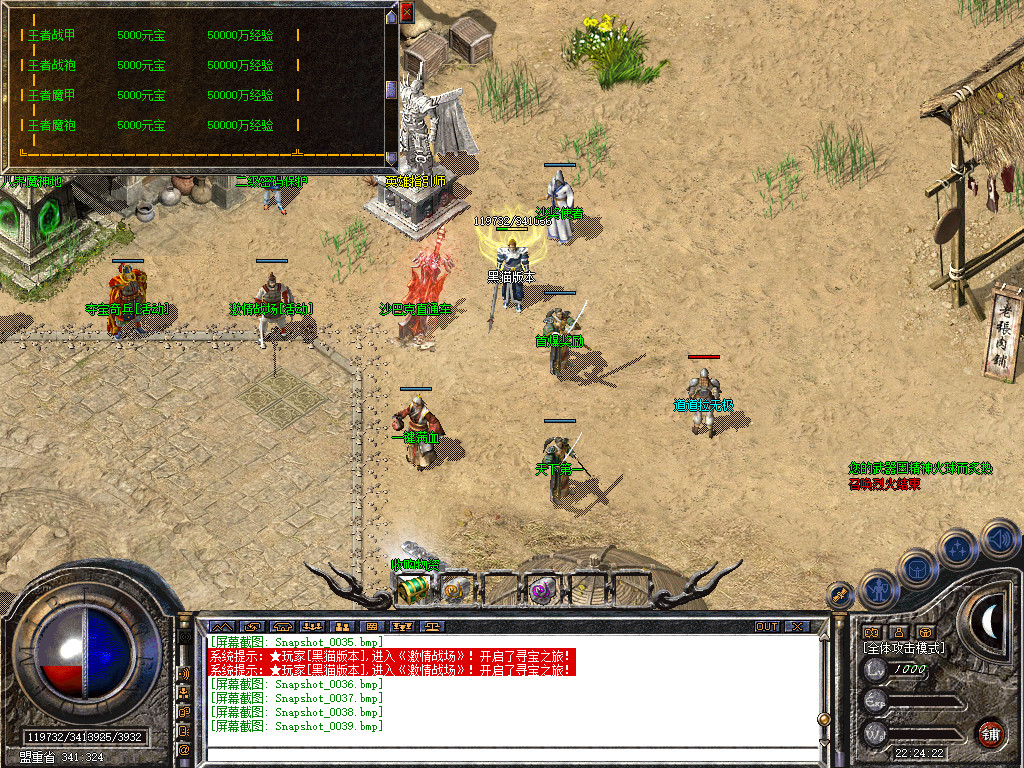This screenshot has height=768, width=1024.
Task: Open the green treasure chest hotbar slot
Action: [412, 591]
